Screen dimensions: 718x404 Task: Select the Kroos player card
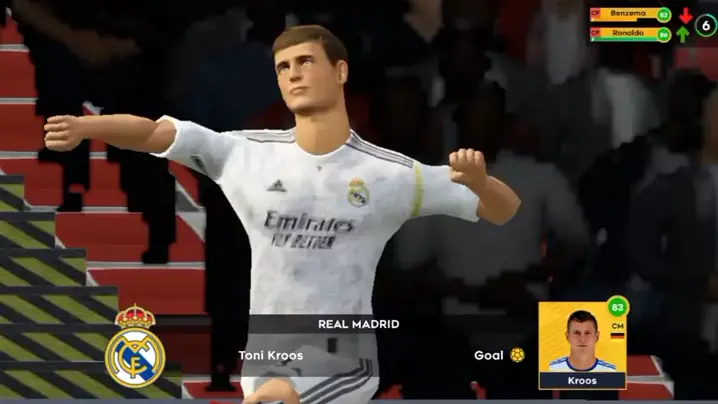pyautogui.click(x=581, y=345)
